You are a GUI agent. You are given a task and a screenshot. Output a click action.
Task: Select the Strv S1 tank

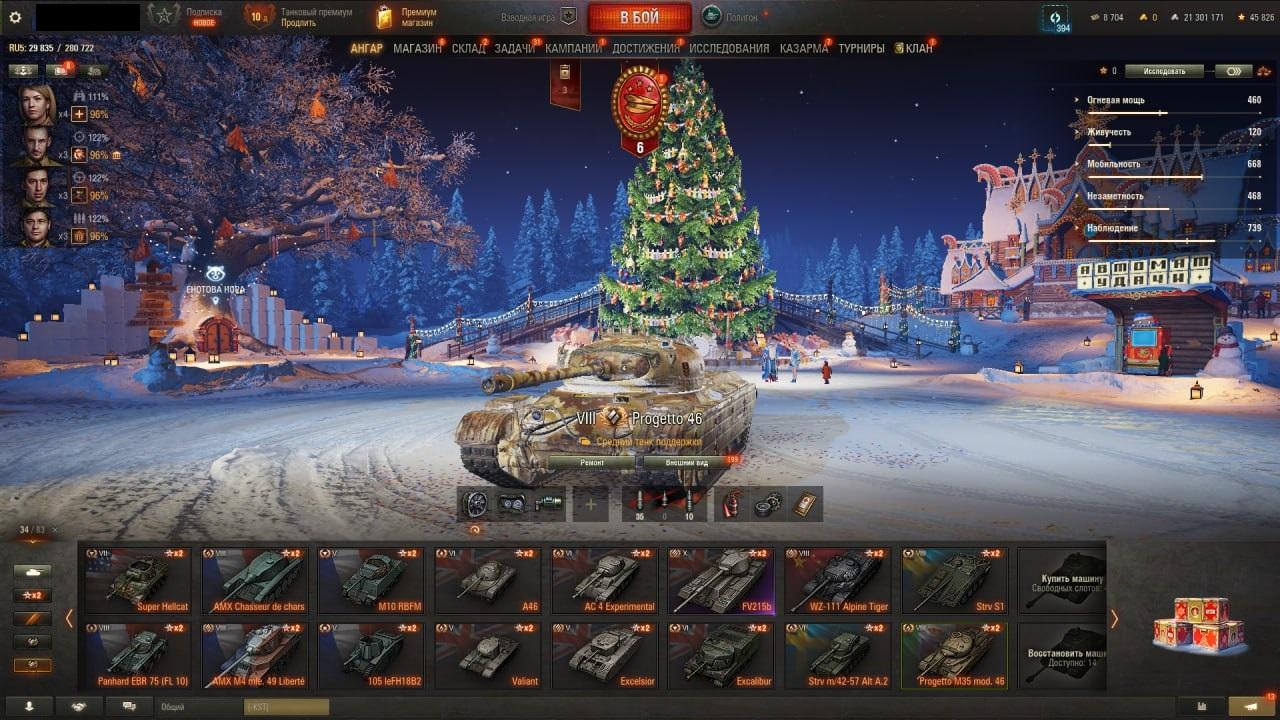[x=954, y=580]
